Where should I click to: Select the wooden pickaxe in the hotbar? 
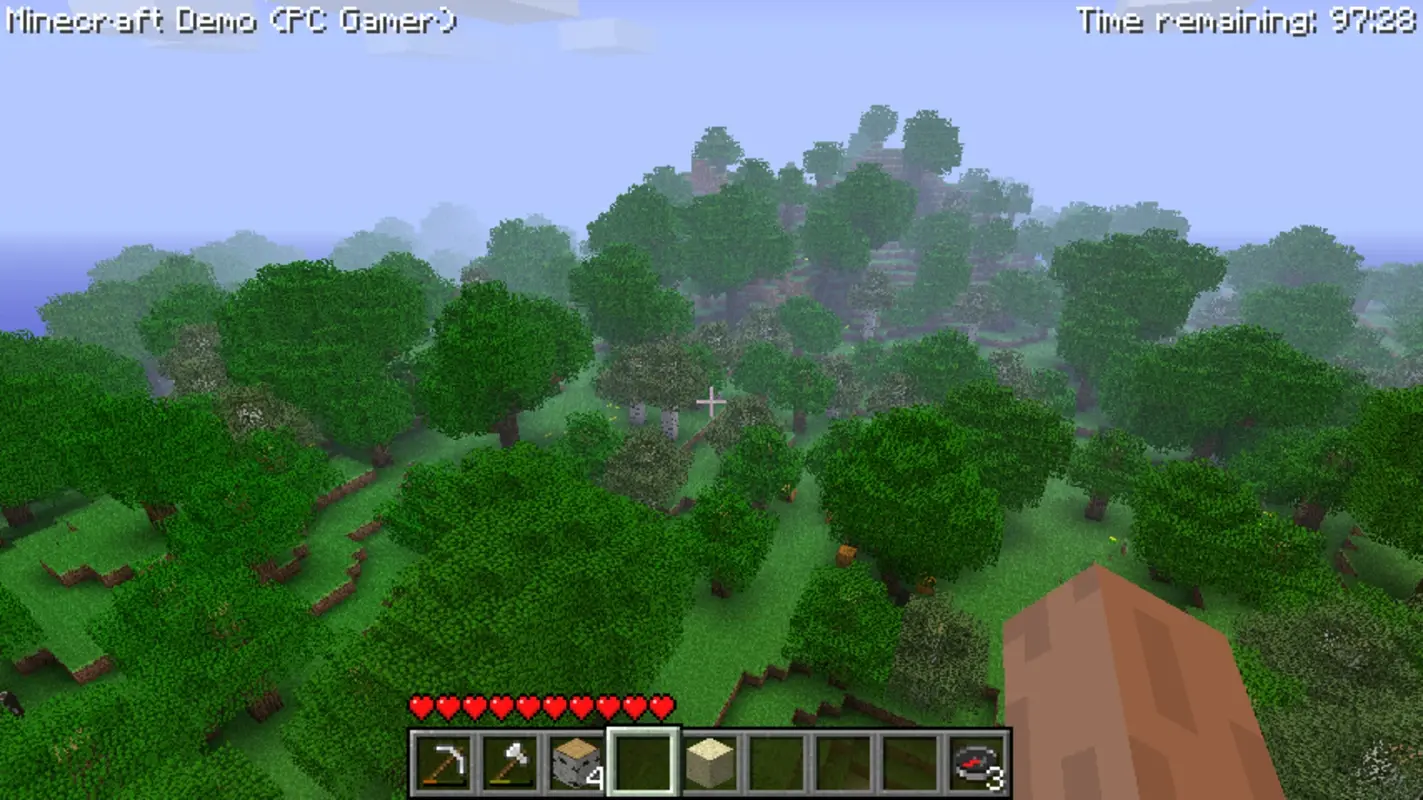(x=444, y=762)
